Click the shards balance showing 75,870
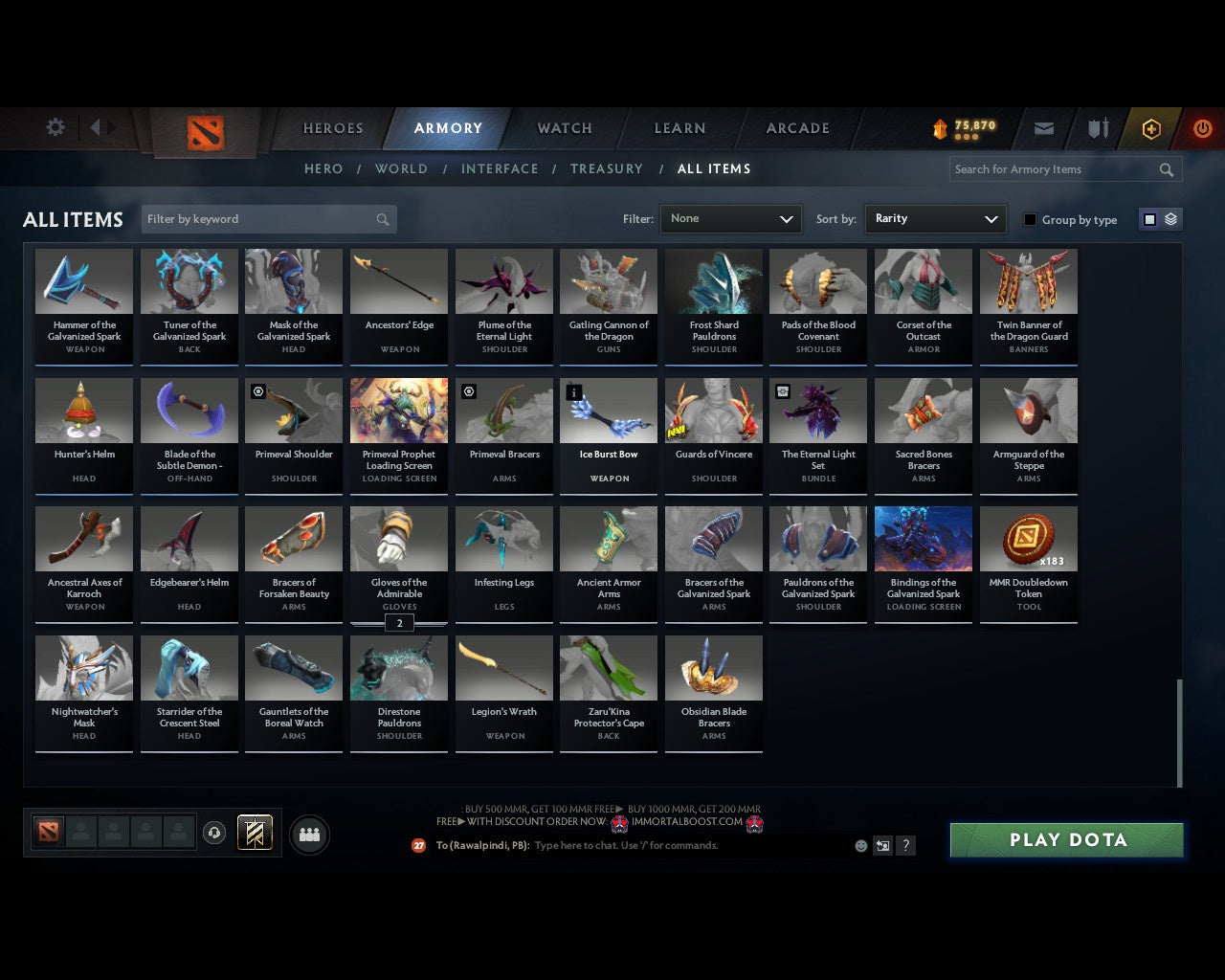 click(x=962, y=124)
